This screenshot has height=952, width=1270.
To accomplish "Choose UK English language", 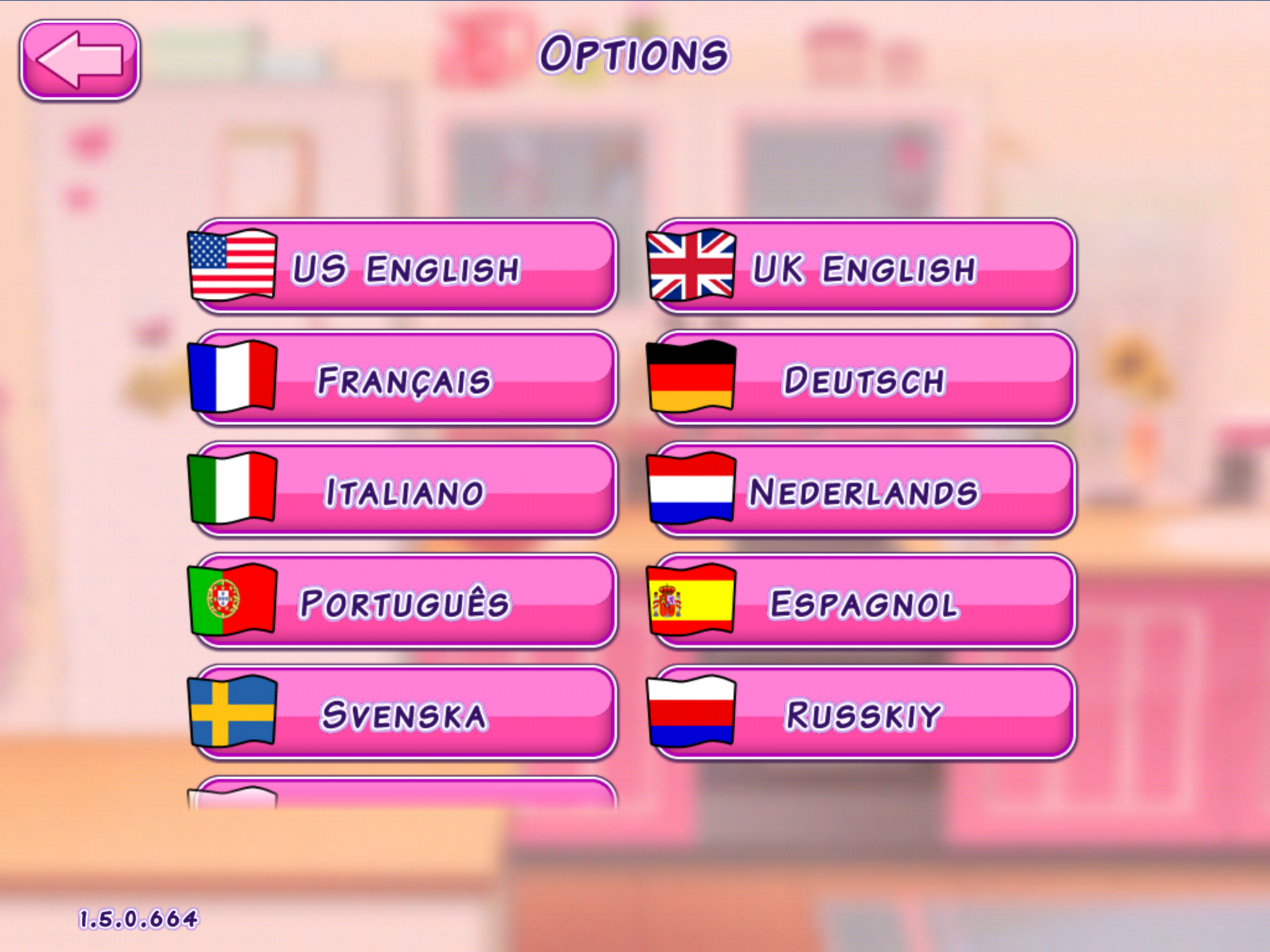I will coord(863,267).
